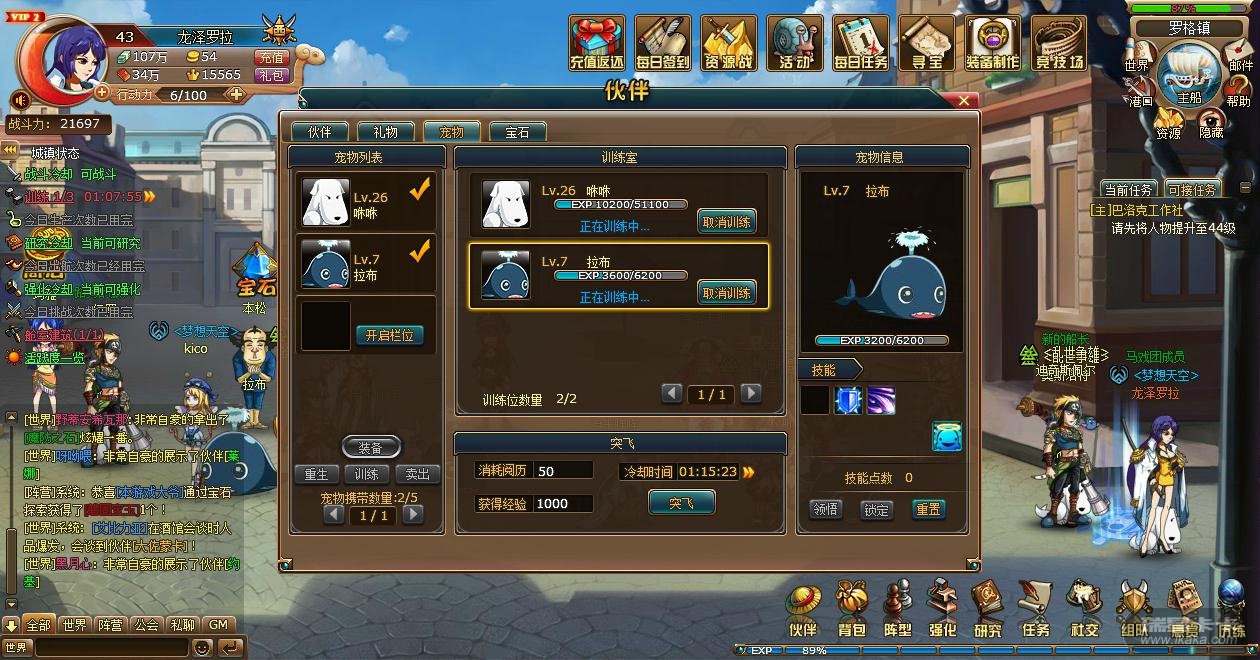Open the 背包 backpack icon
The width and height of the screenshot is (1260, 660).
[x=851, y=610]
